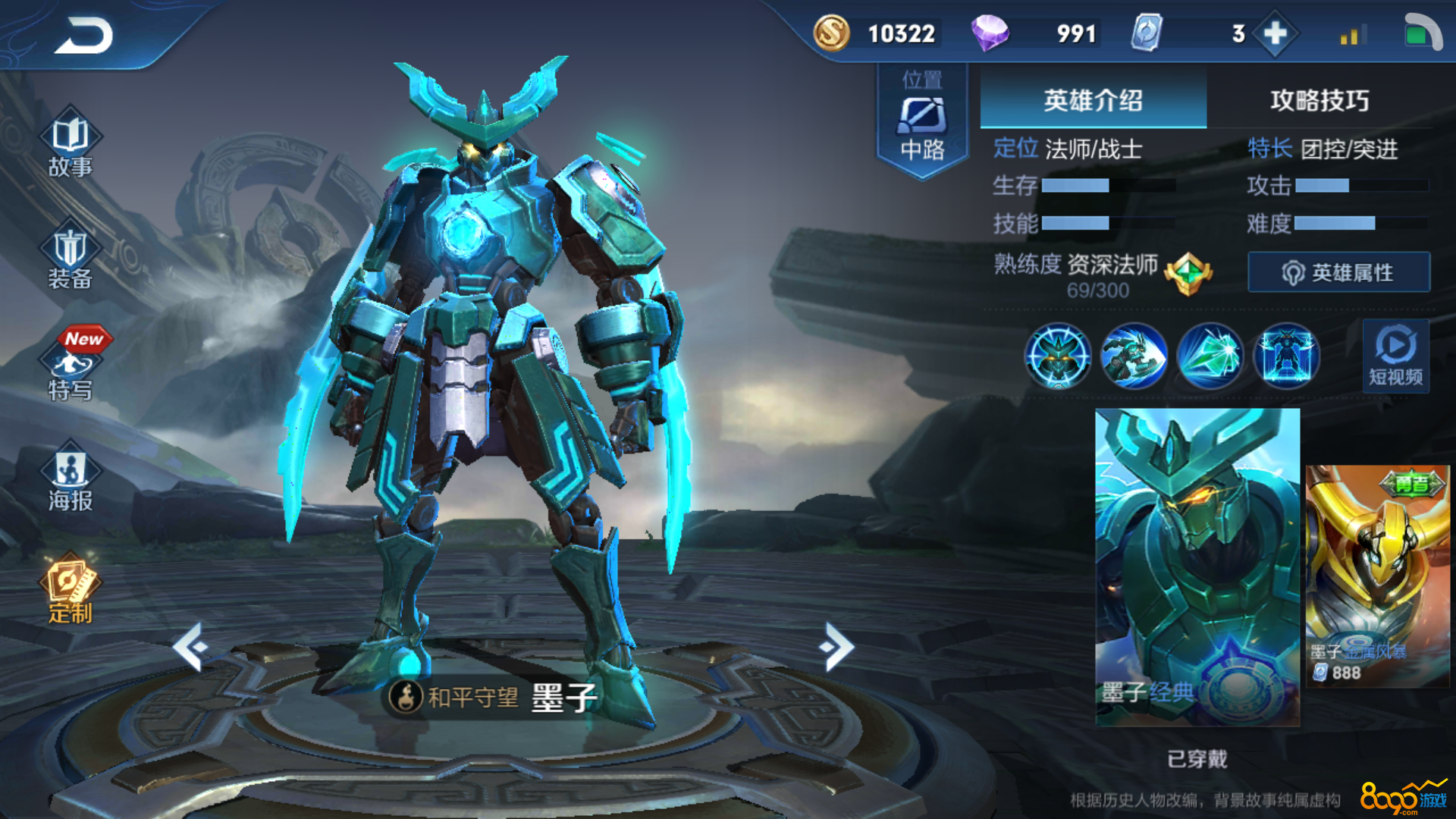Select the 英雄介绍 tab
The image size is (1456, 819).
(x=1093, y=100)
